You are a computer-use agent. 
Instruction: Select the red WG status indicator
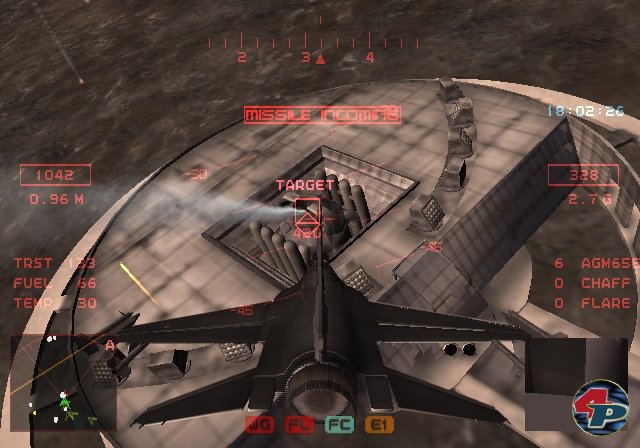(258, 425)
